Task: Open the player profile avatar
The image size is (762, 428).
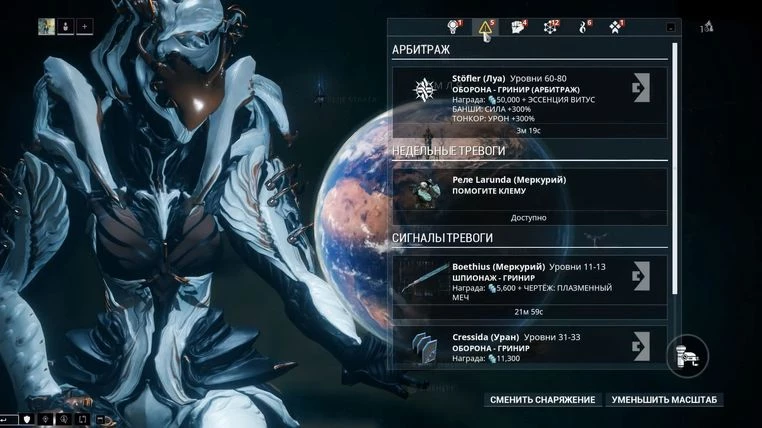Action: point(46,26)
